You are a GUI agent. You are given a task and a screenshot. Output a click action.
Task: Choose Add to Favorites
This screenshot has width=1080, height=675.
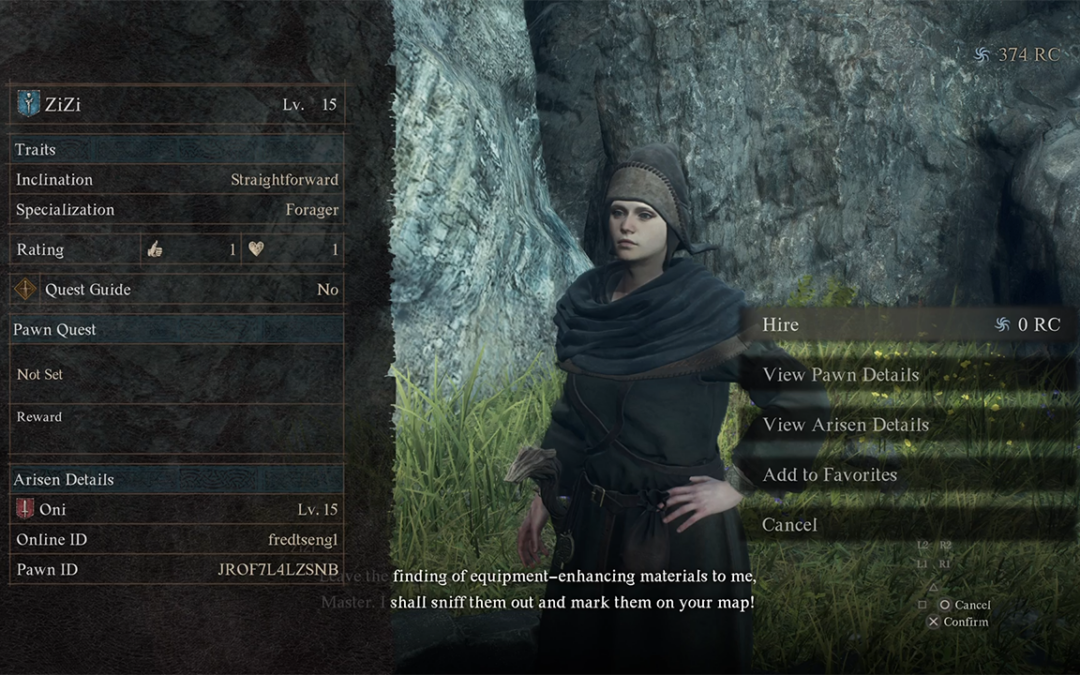[x=829, y=475]
